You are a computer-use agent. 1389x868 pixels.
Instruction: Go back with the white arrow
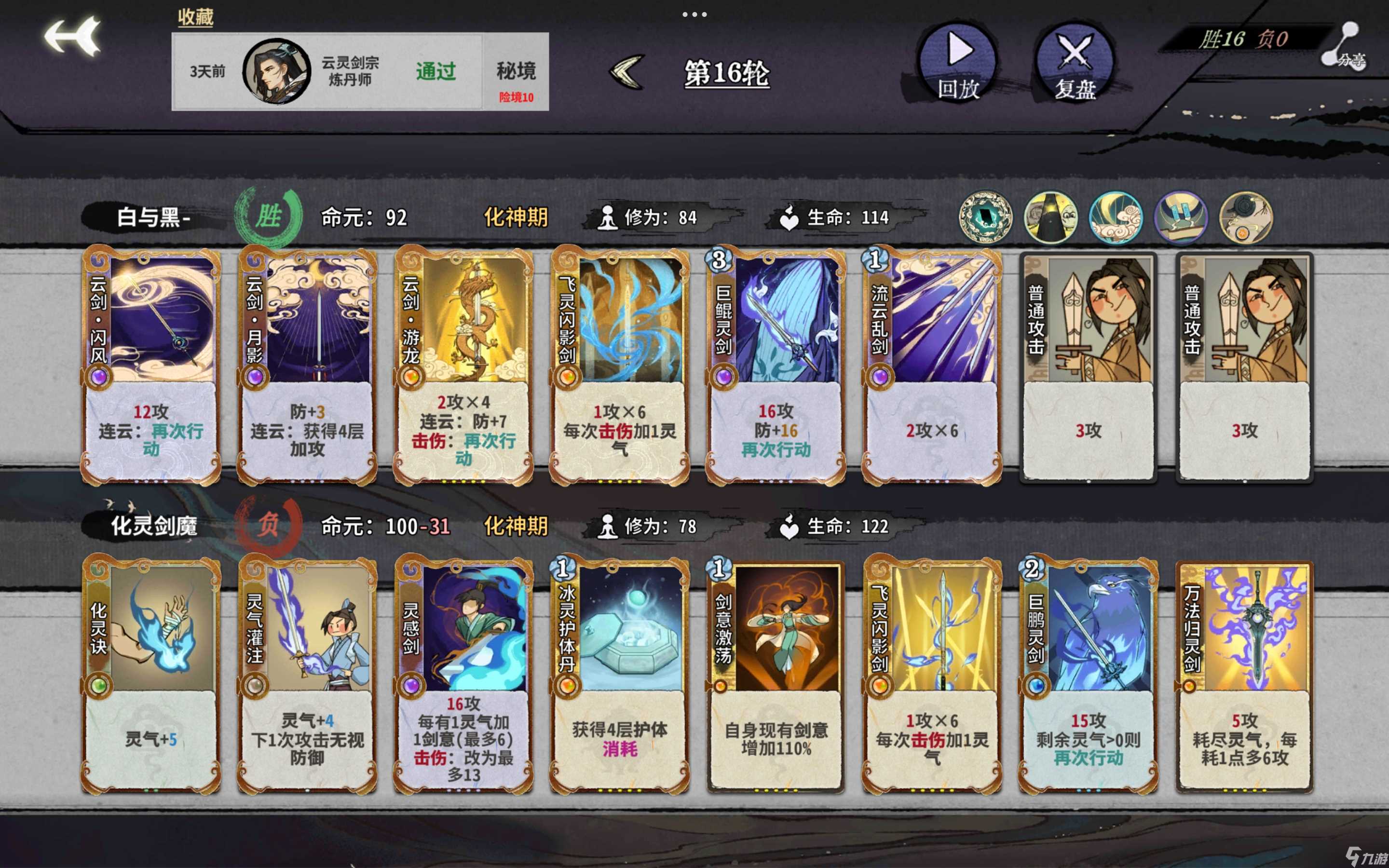click(73, 37)
